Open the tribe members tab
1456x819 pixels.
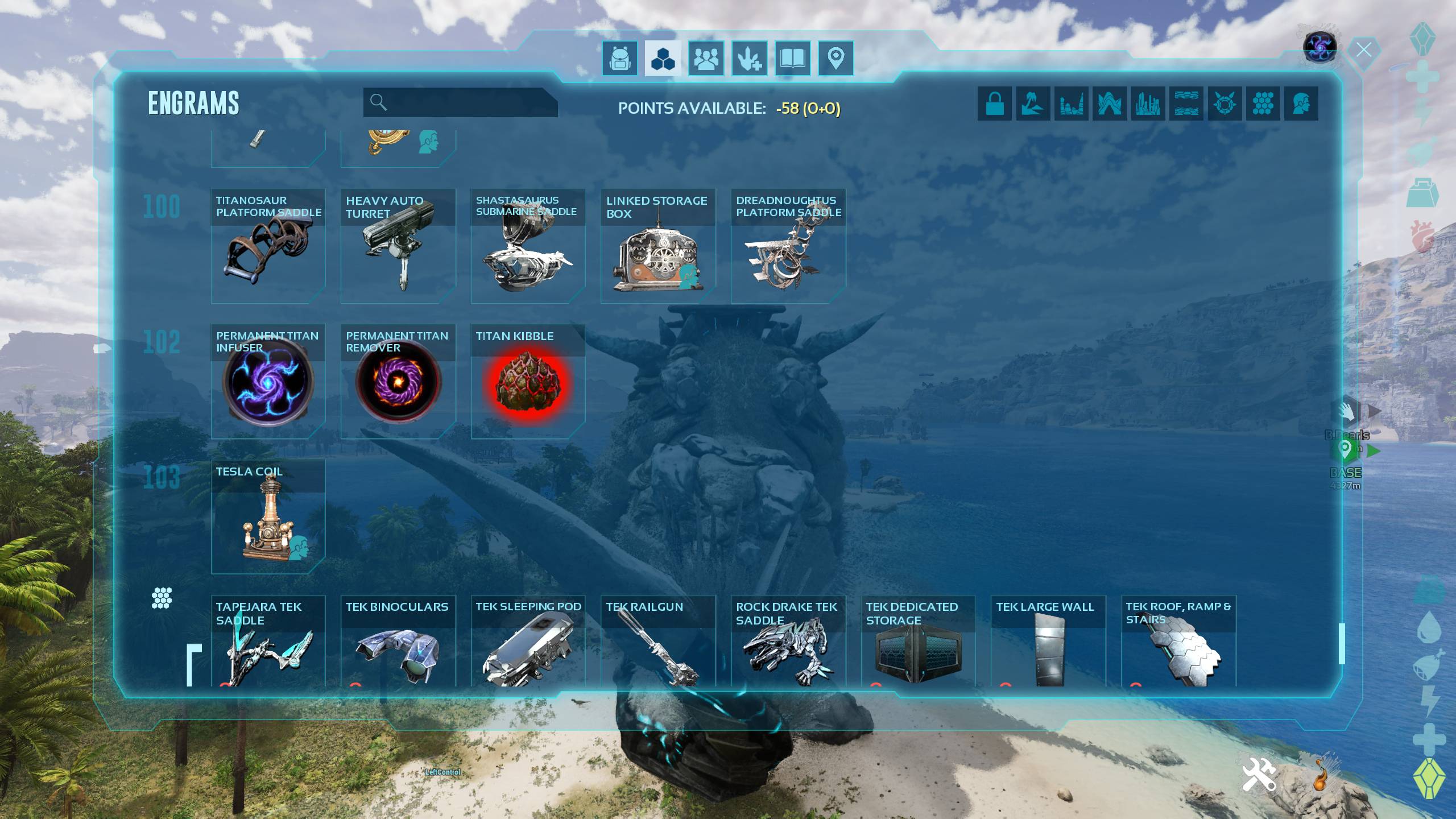point(706,58)
